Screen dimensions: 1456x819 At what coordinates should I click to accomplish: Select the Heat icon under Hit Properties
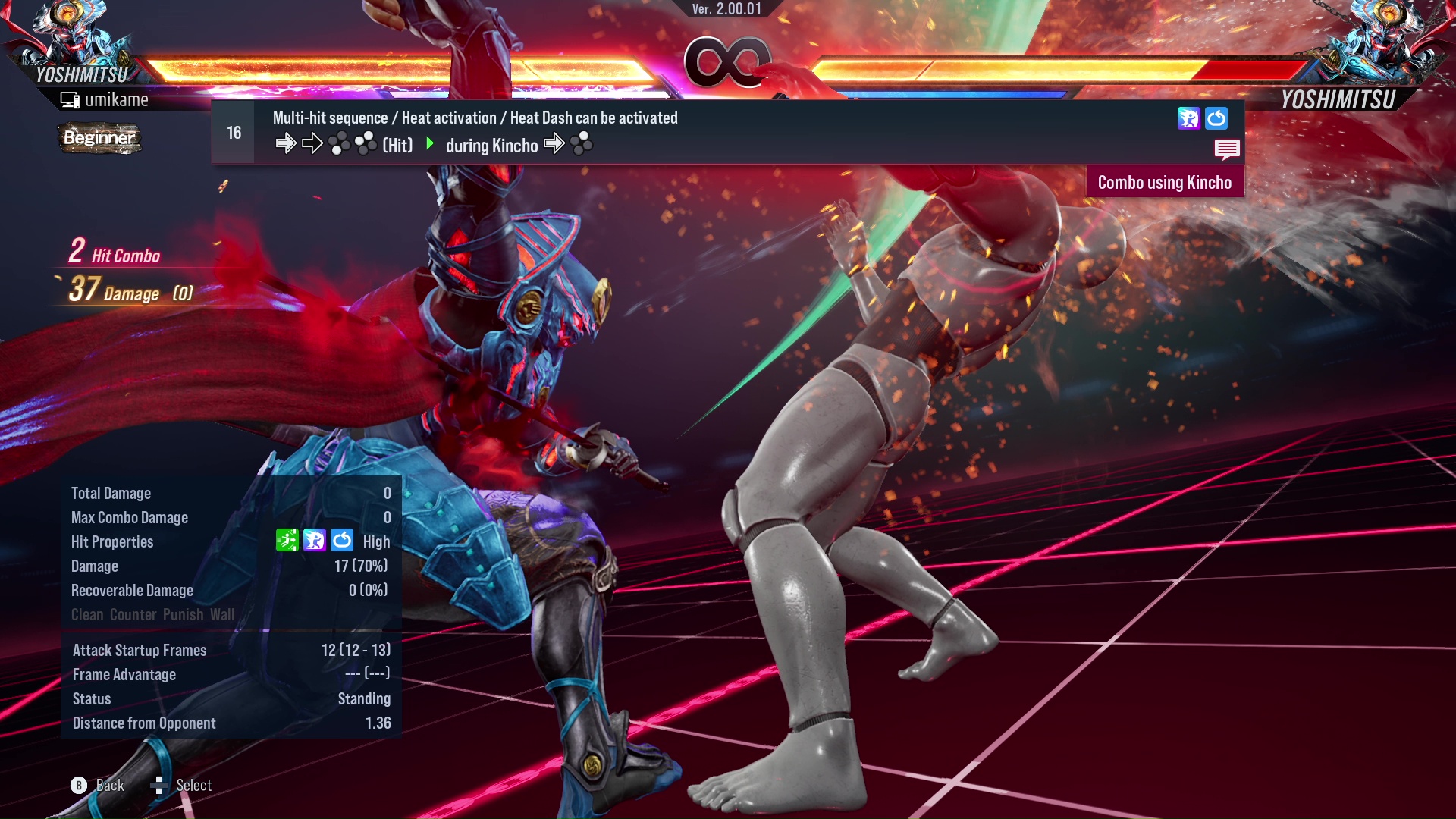pos(315,541)
